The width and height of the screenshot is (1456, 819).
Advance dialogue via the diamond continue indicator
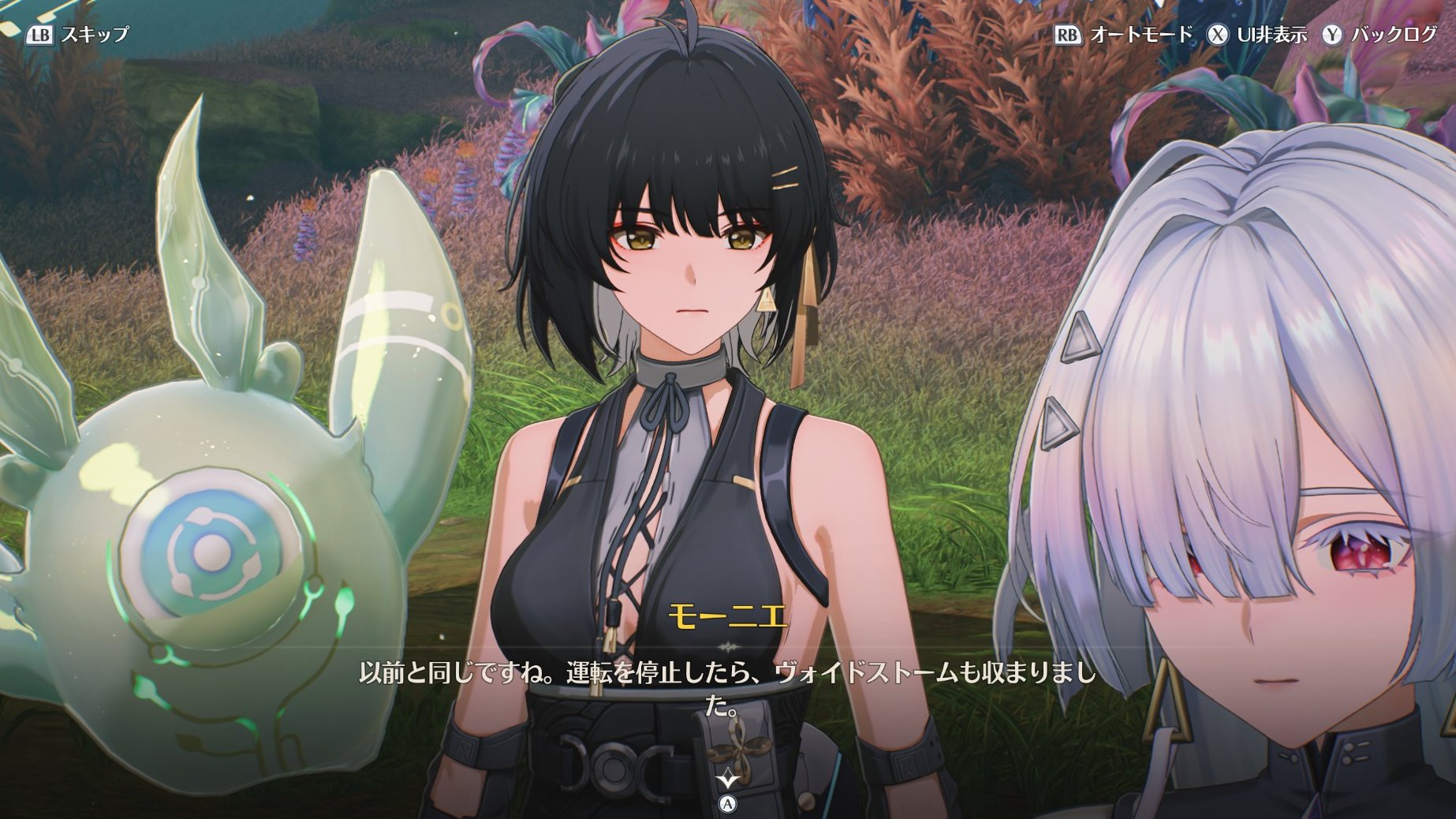pos(727,780)
